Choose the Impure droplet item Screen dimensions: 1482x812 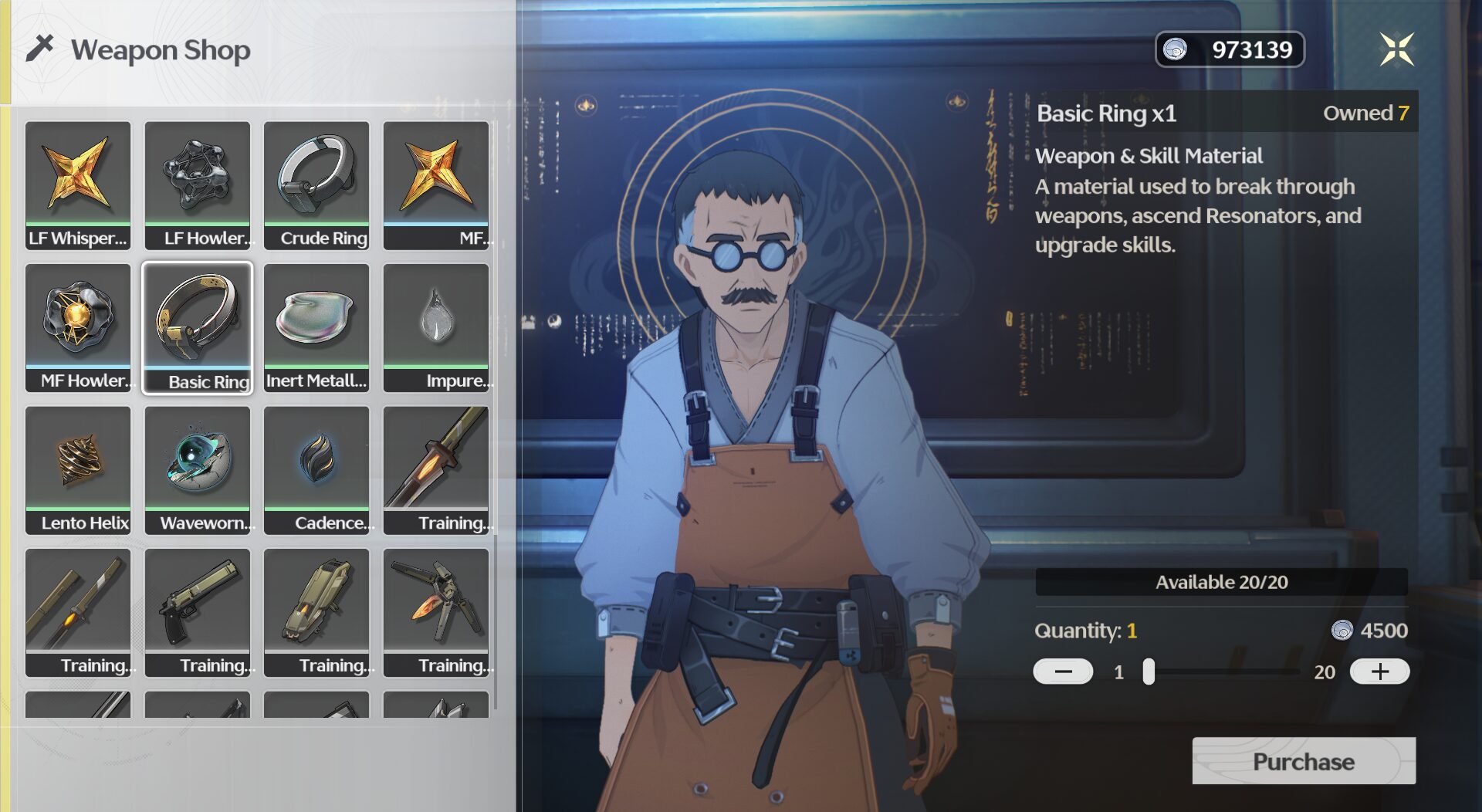click(x=436, y=327)
